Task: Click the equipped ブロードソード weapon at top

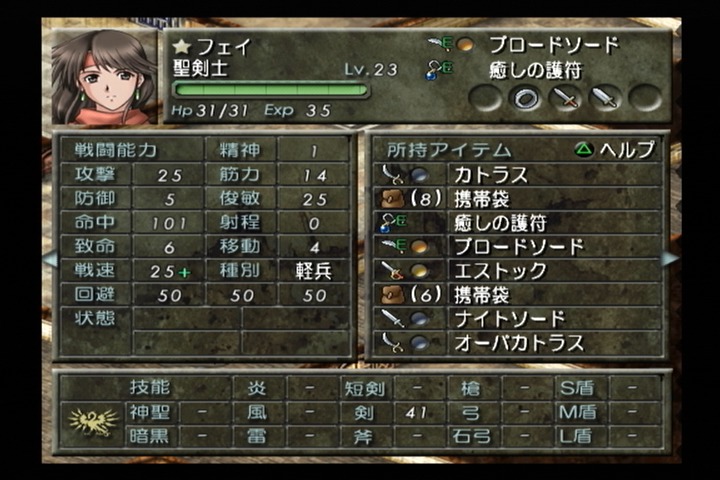Action: (552, 45)
